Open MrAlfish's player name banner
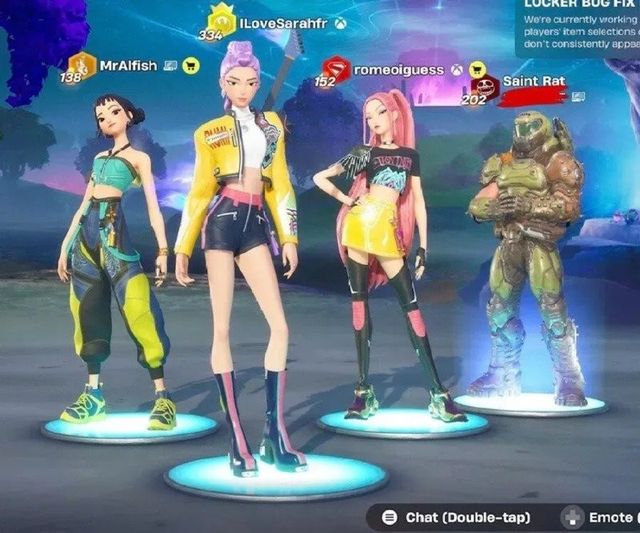The width and height of the screenshot is (640, 533). 127,66
